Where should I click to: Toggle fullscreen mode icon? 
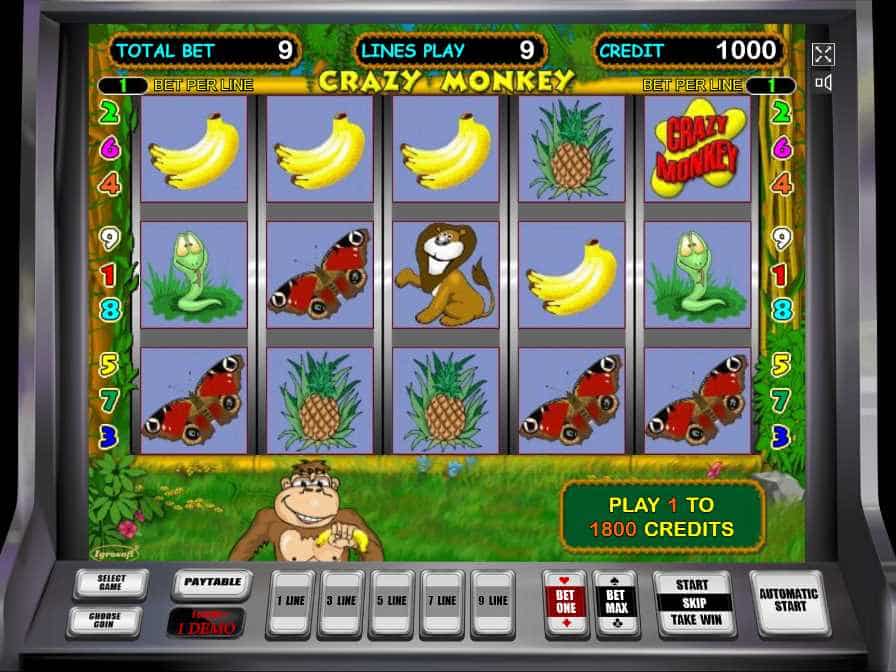coord(823,54)
